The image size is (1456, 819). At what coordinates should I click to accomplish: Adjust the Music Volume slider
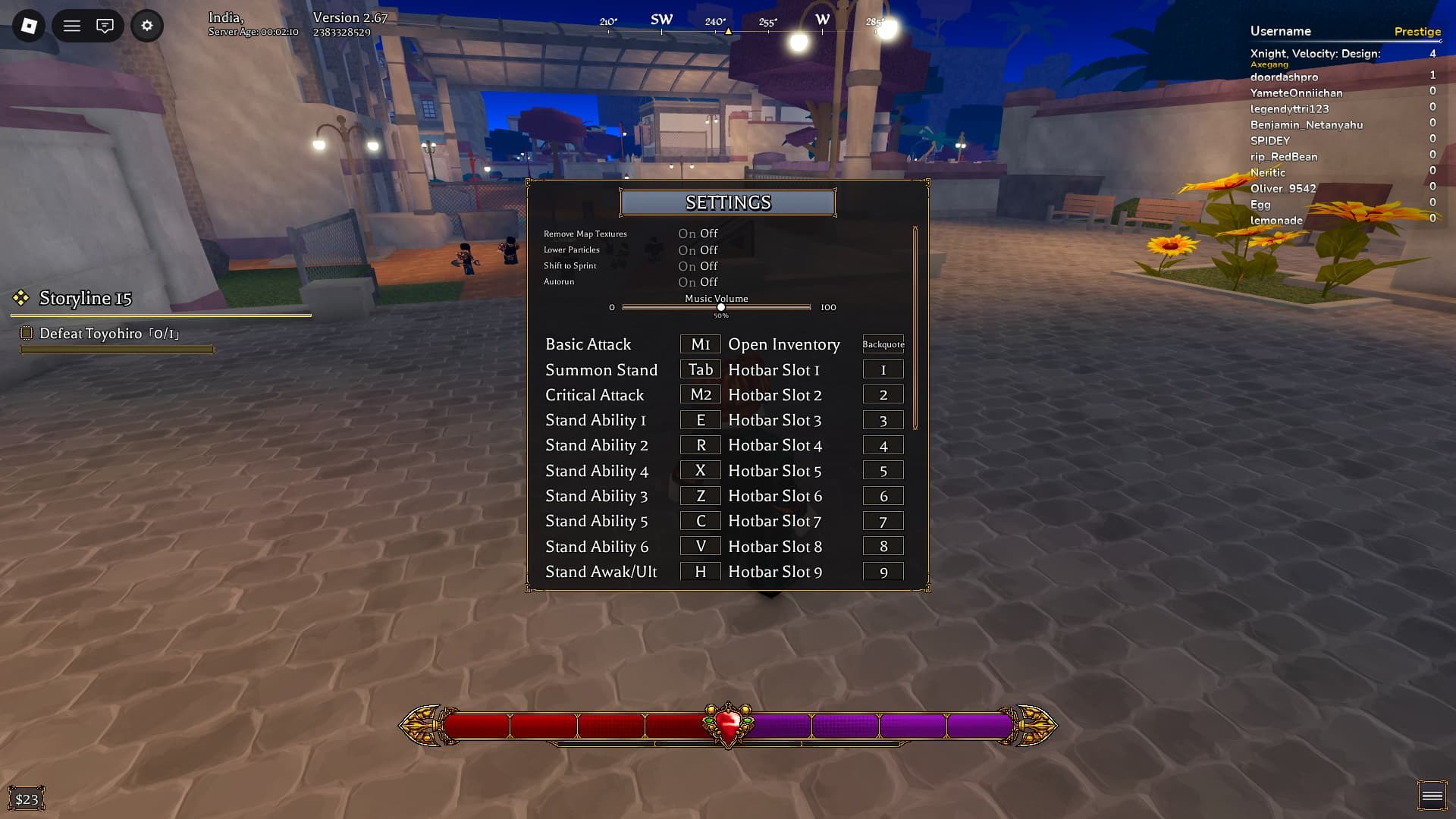(719, 306)
